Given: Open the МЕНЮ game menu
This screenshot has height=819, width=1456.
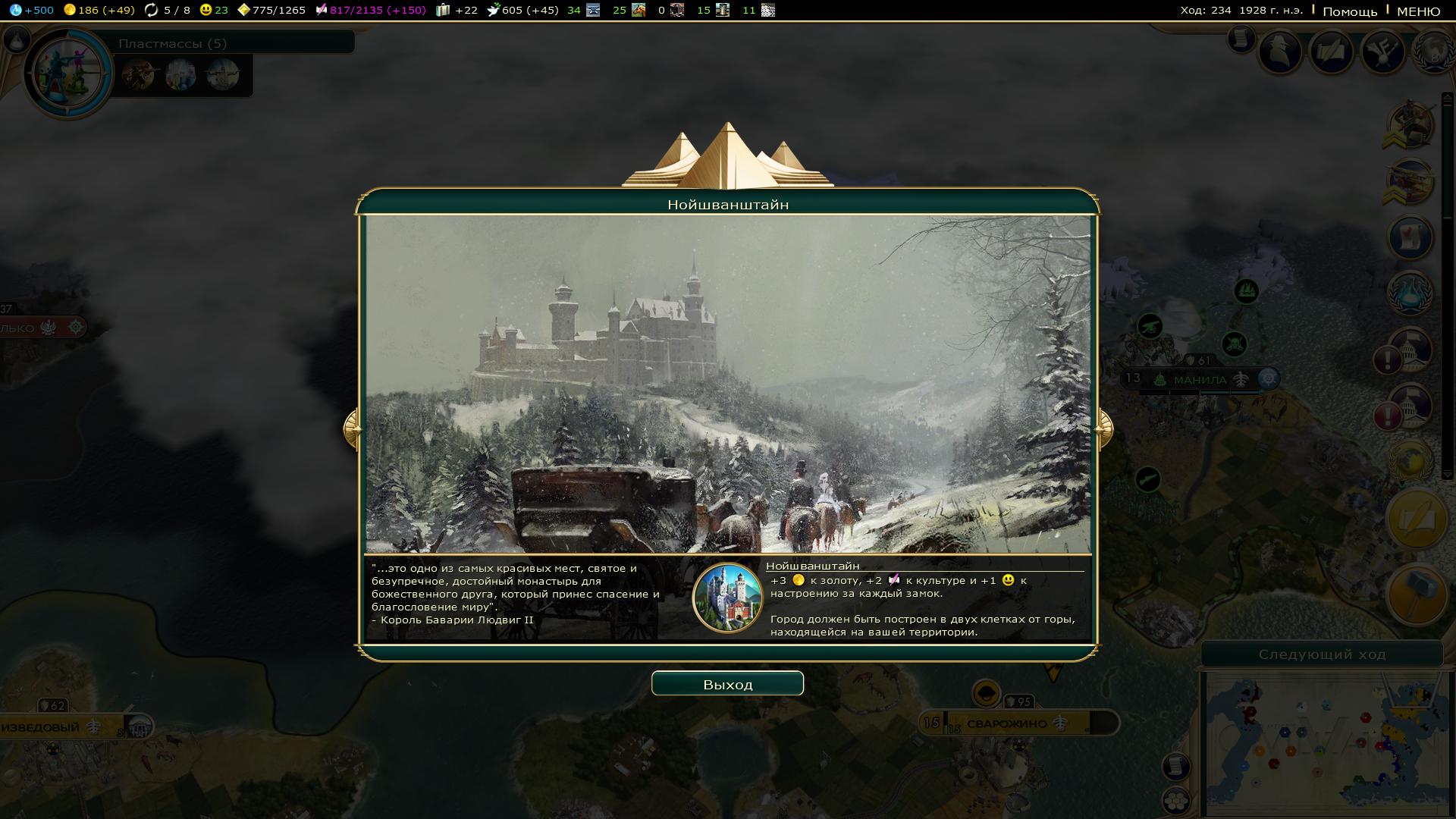Looking at the screenshot, I should click(x=1418, y=11).
